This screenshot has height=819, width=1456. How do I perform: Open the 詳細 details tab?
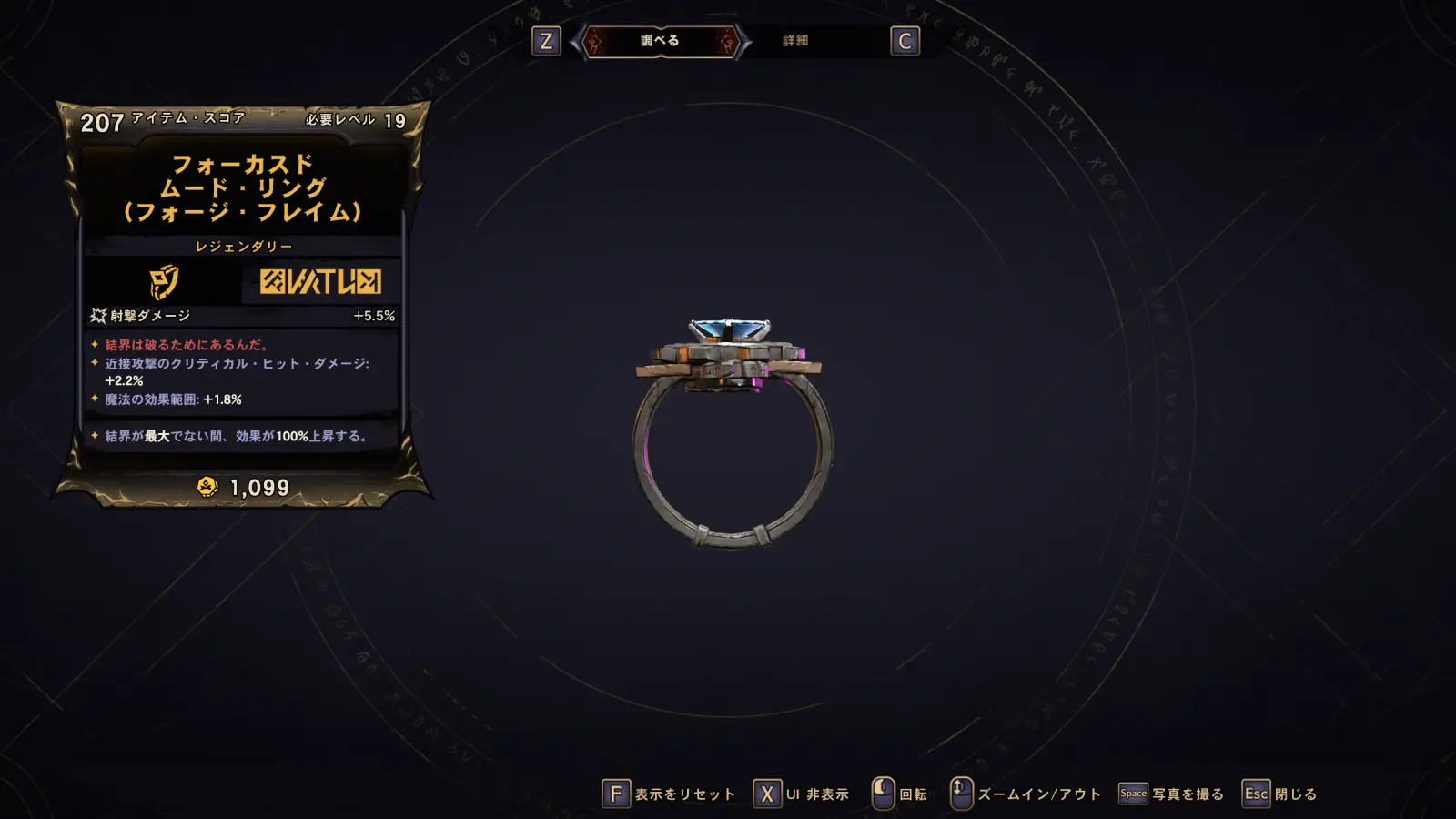coord(794,41)
